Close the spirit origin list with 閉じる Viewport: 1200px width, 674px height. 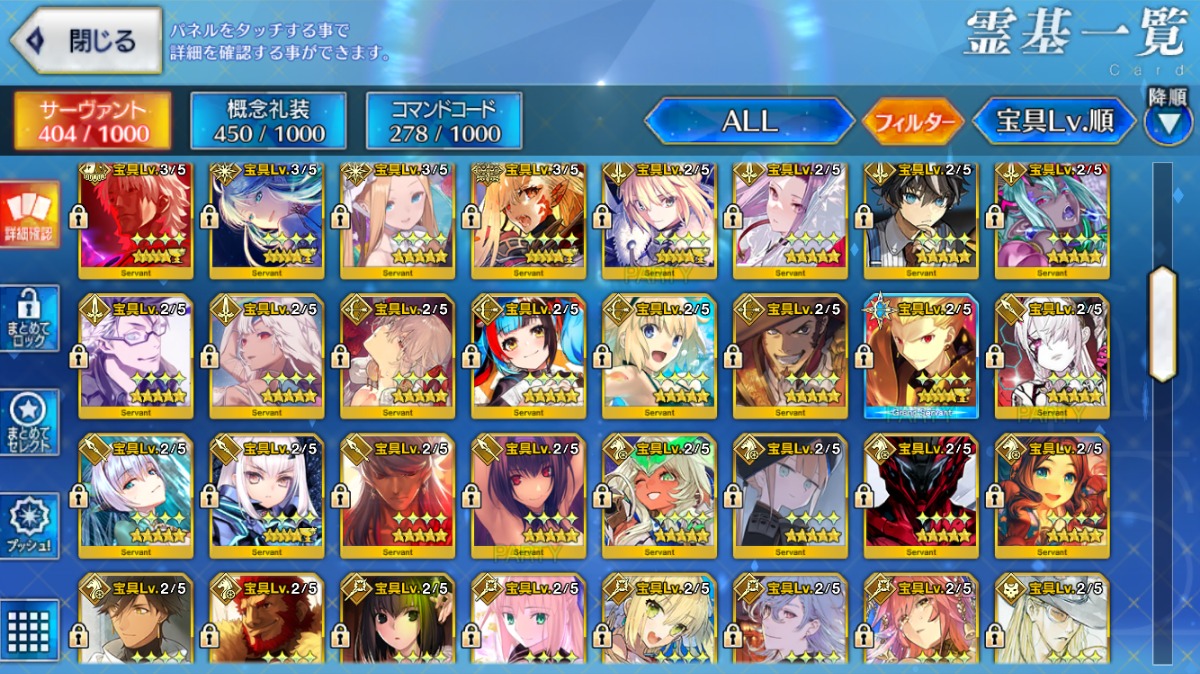tap(86, 41)
